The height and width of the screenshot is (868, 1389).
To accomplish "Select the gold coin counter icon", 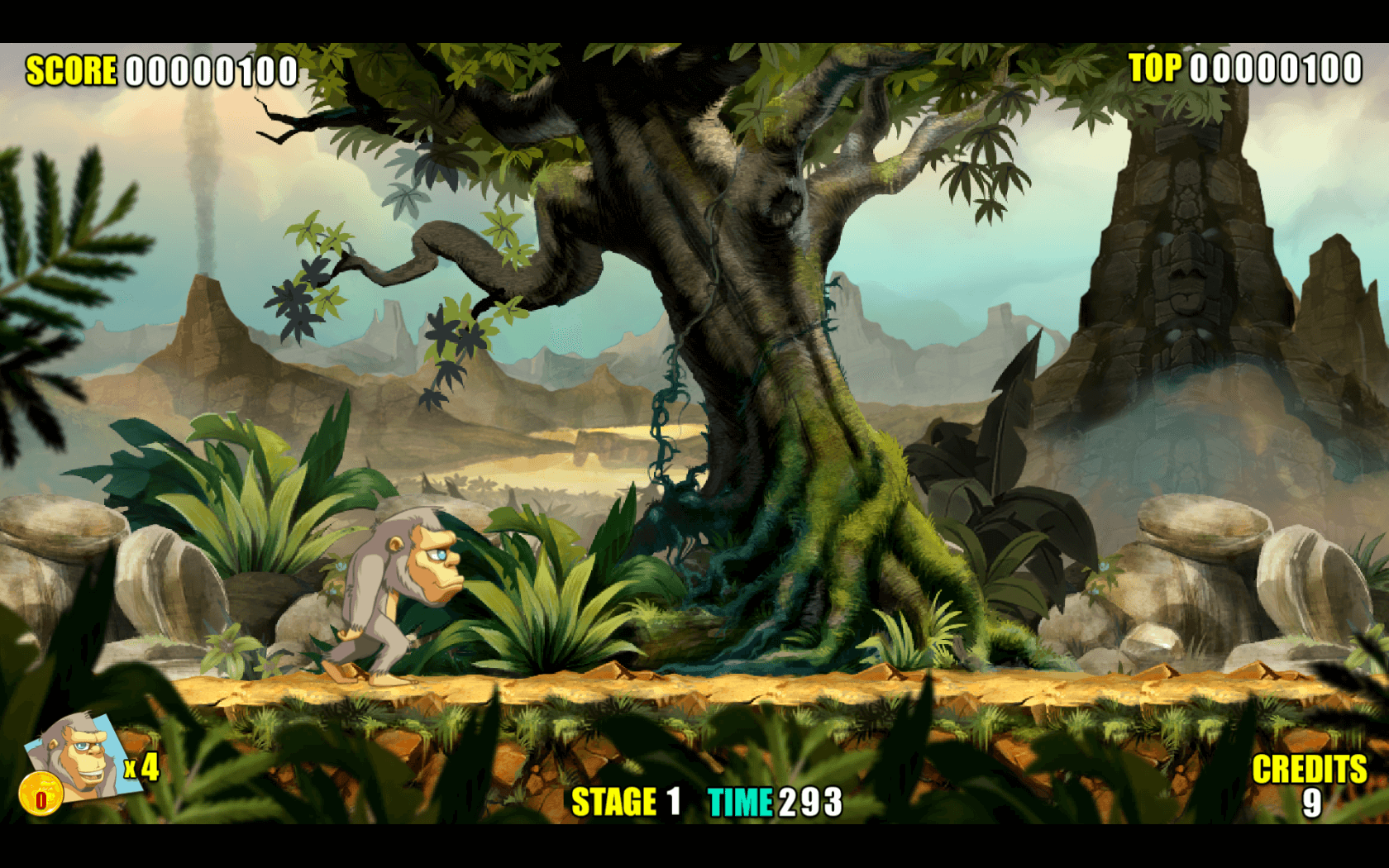I will click(x=41, y=797).
